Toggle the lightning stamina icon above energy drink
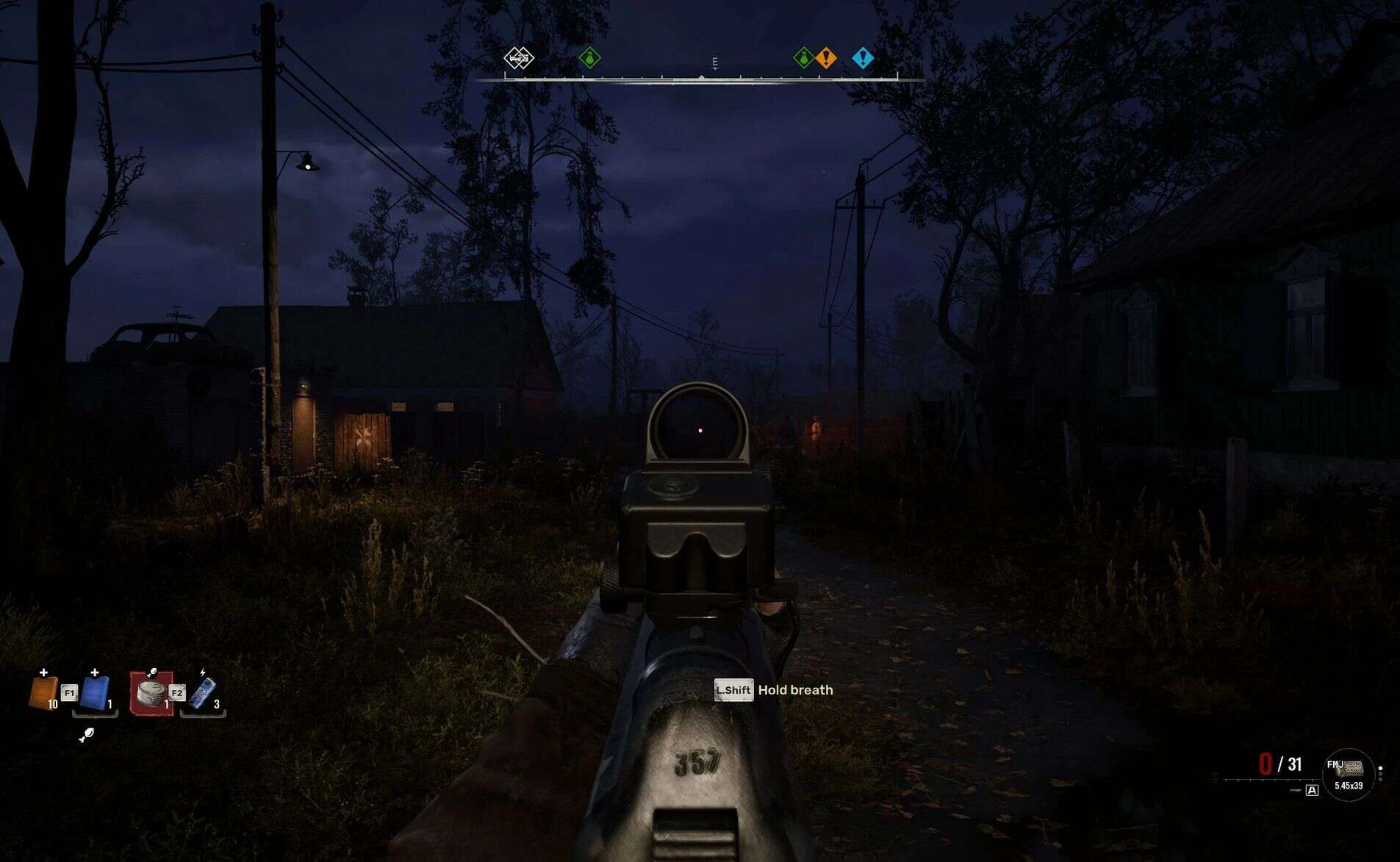1400x862 pixels. click(x=202, y=672)
